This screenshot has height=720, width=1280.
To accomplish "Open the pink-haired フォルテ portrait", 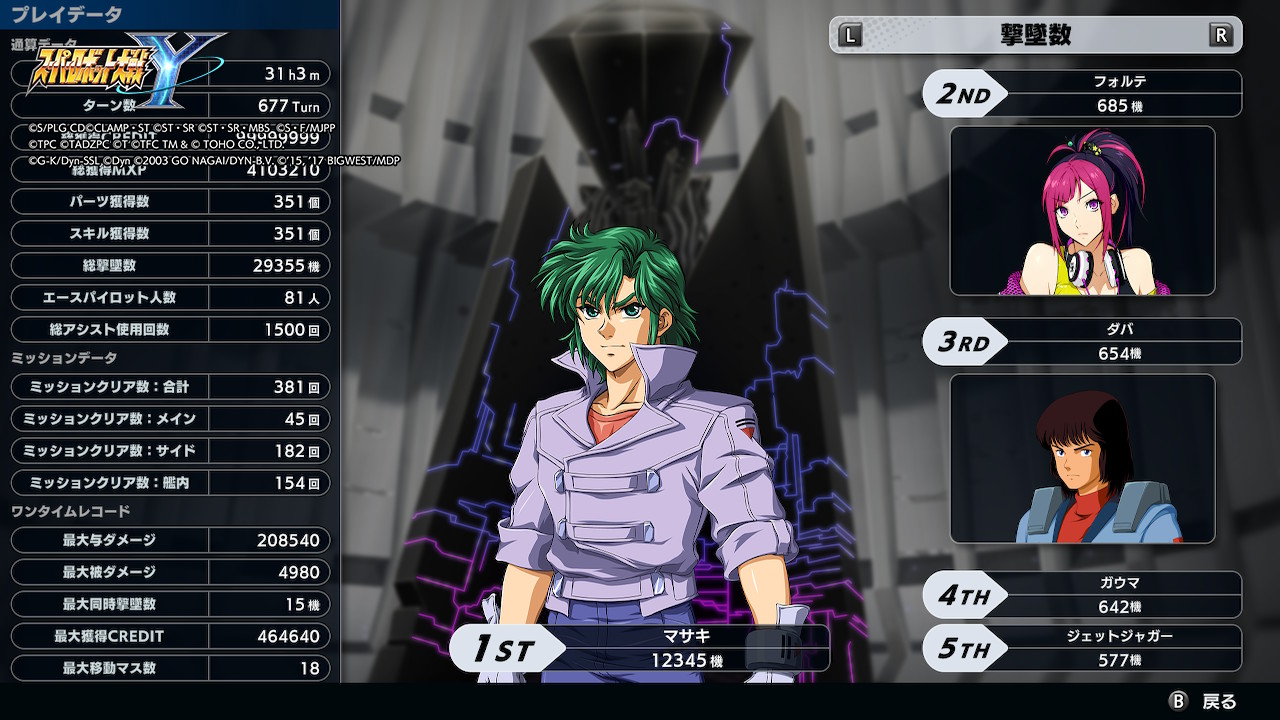I will 1082,211.
